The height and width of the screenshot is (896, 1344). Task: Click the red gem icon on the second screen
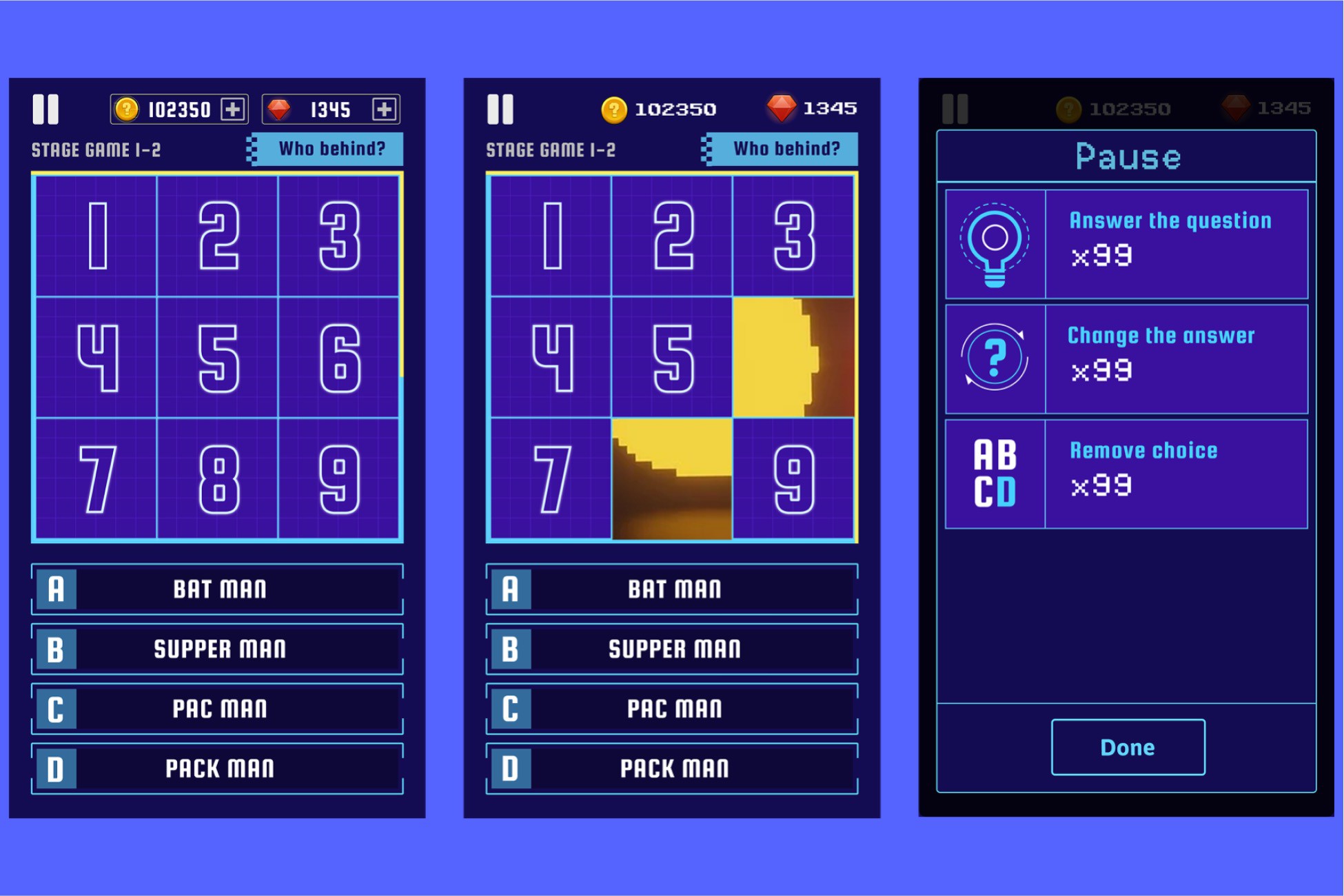(782, 108)
